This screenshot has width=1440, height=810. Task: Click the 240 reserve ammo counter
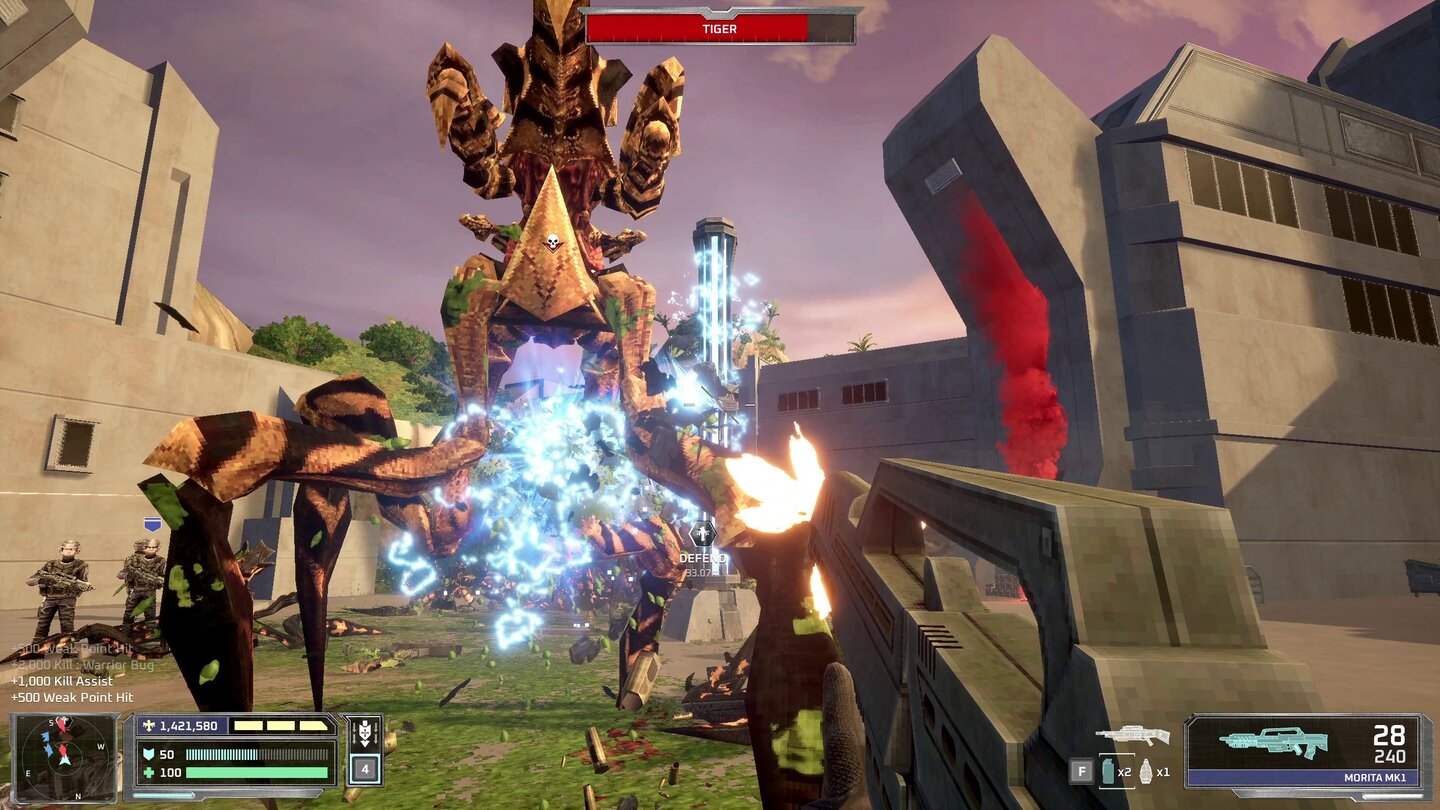tap(1392, 757)
